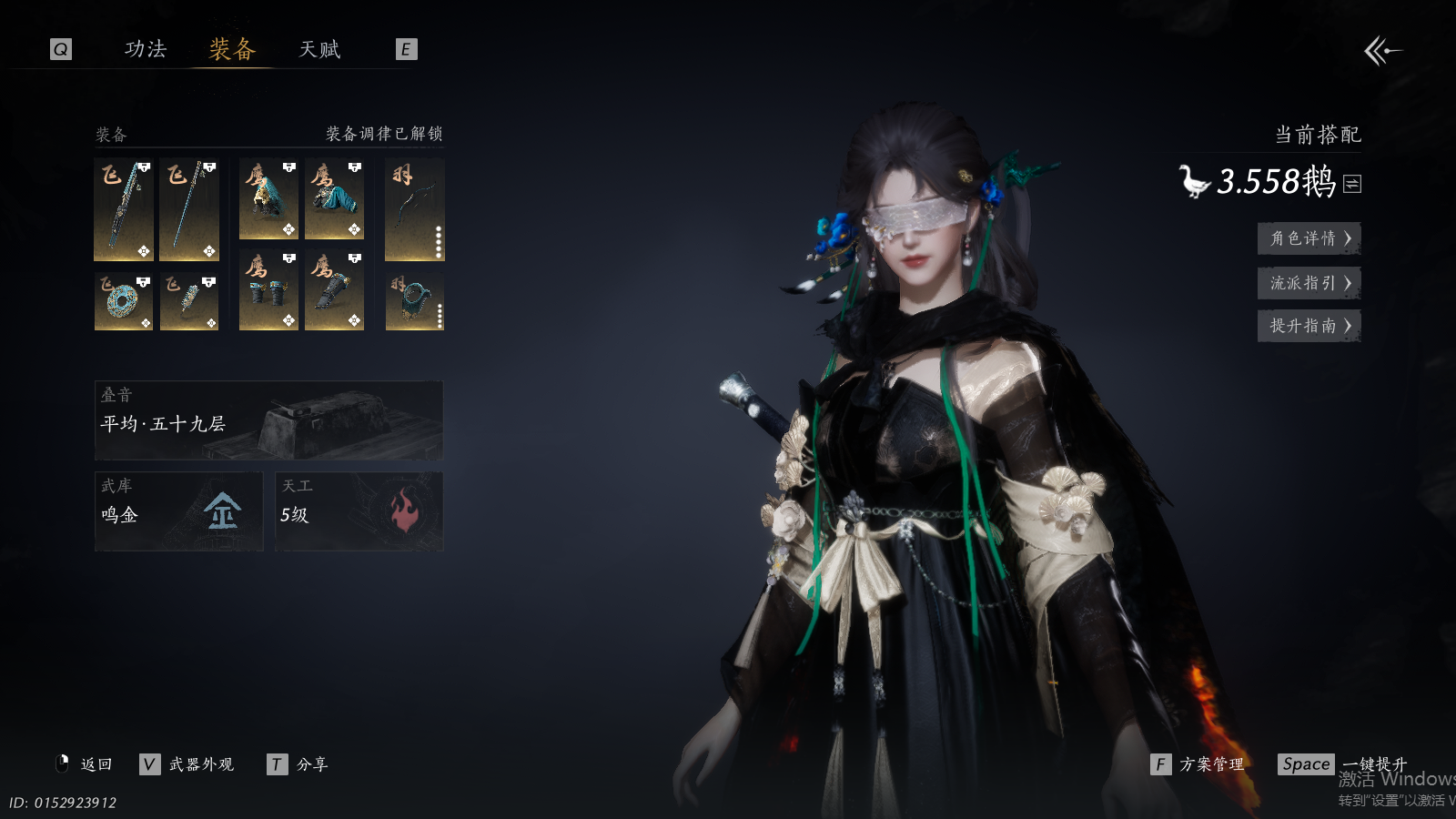Open 角色详情 character details
This screenshot has width=1456, height=819.
(1309, 238)
